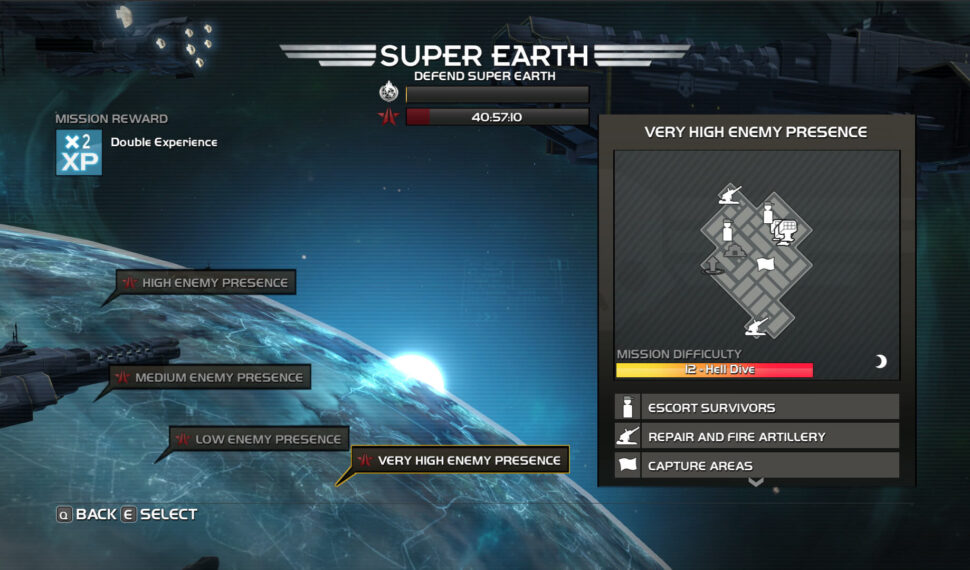
Task: Select the High Enemy Presence mission
Action: pos(206,283)
